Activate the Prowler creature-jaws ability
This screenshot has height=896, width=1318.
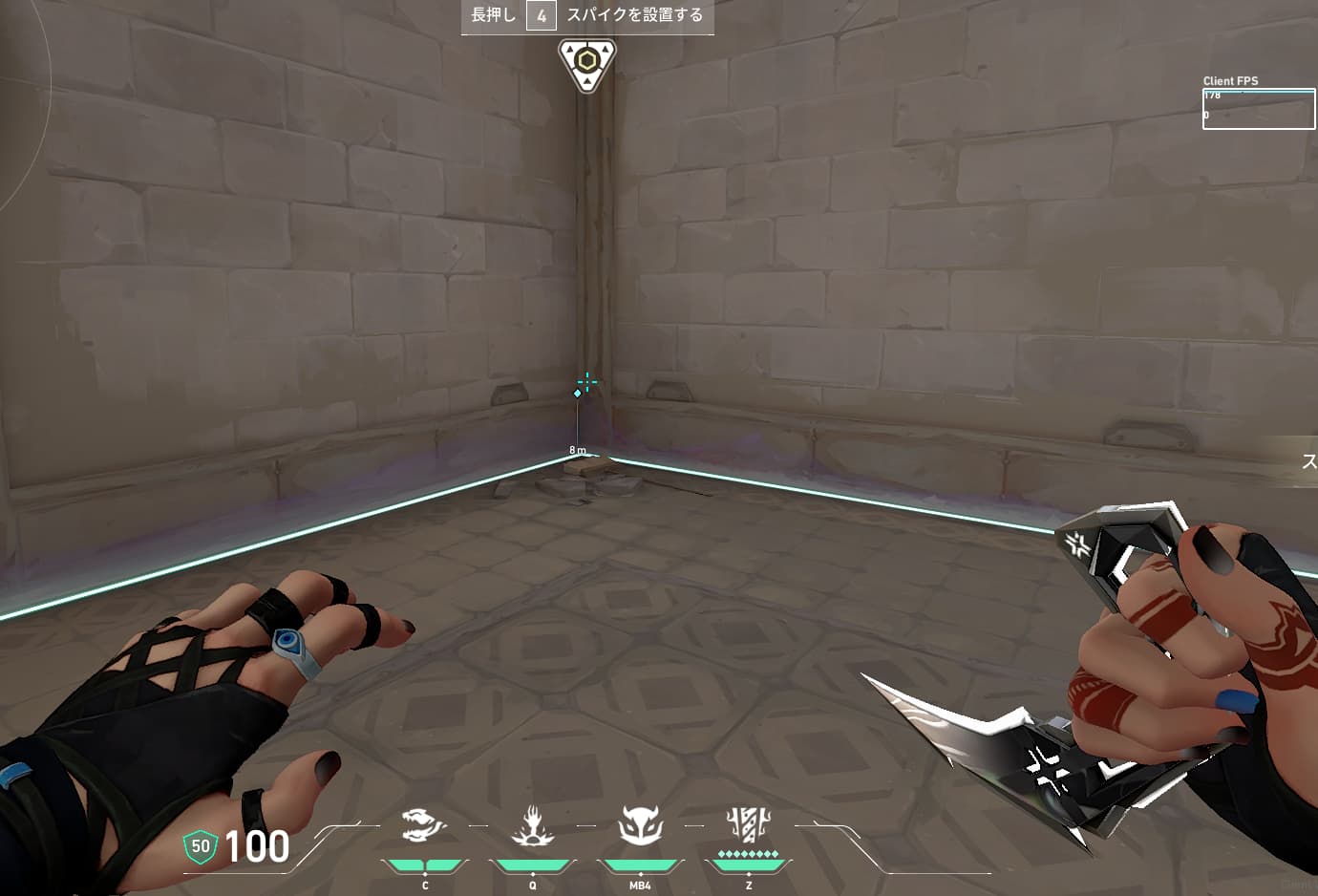coord(424,825)
